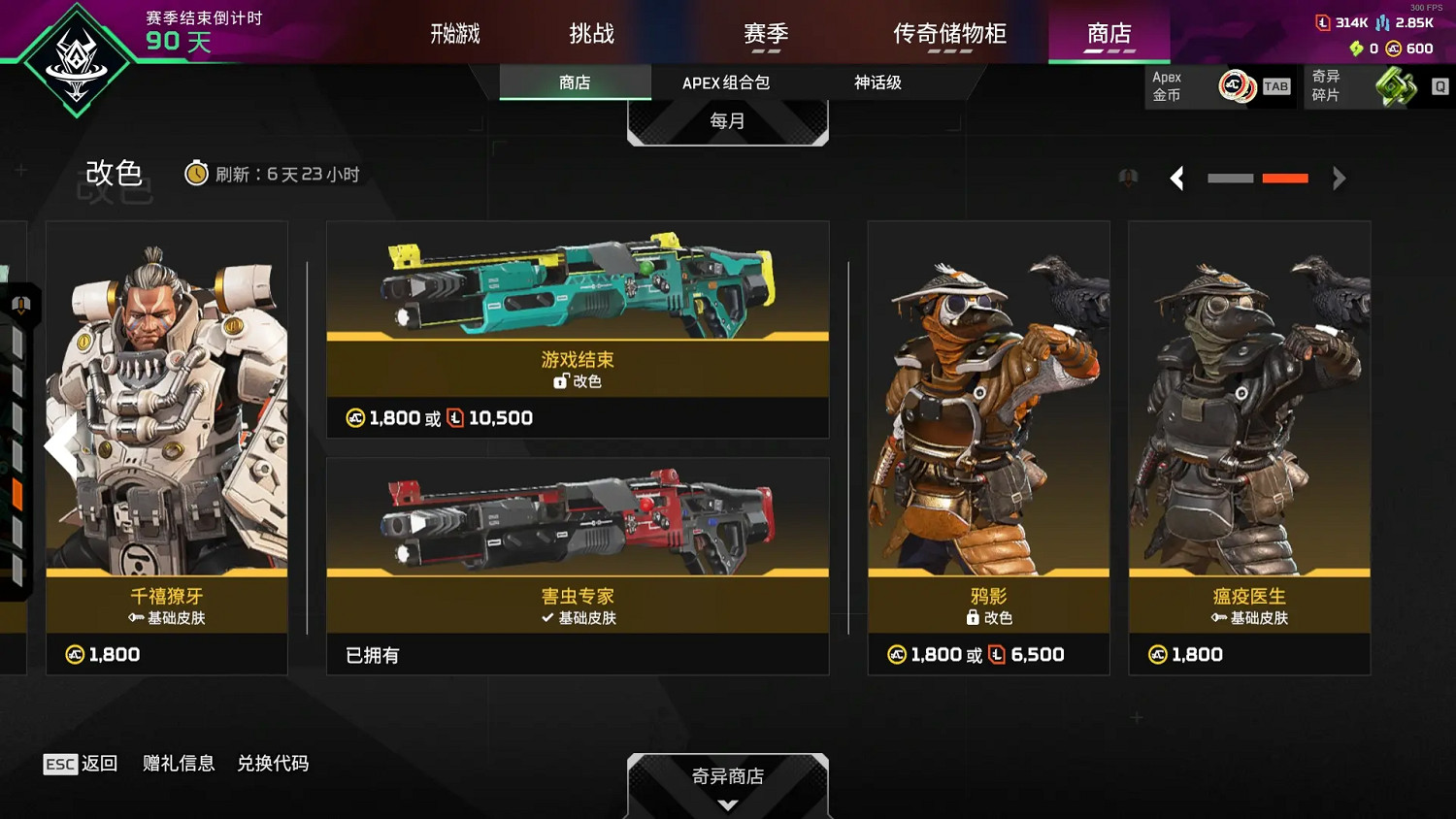
Task: Click 赠礼信息 gifting info
Action: pos(177,764)
